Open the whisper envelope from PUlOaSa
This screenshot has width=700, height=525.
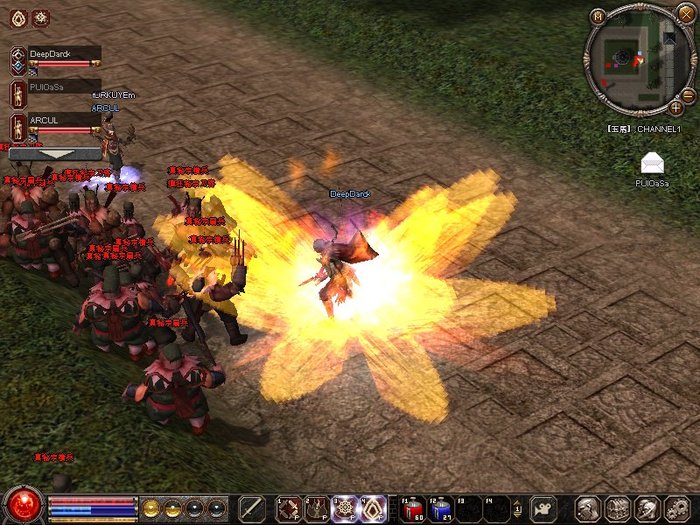click(x=652, y=163)
